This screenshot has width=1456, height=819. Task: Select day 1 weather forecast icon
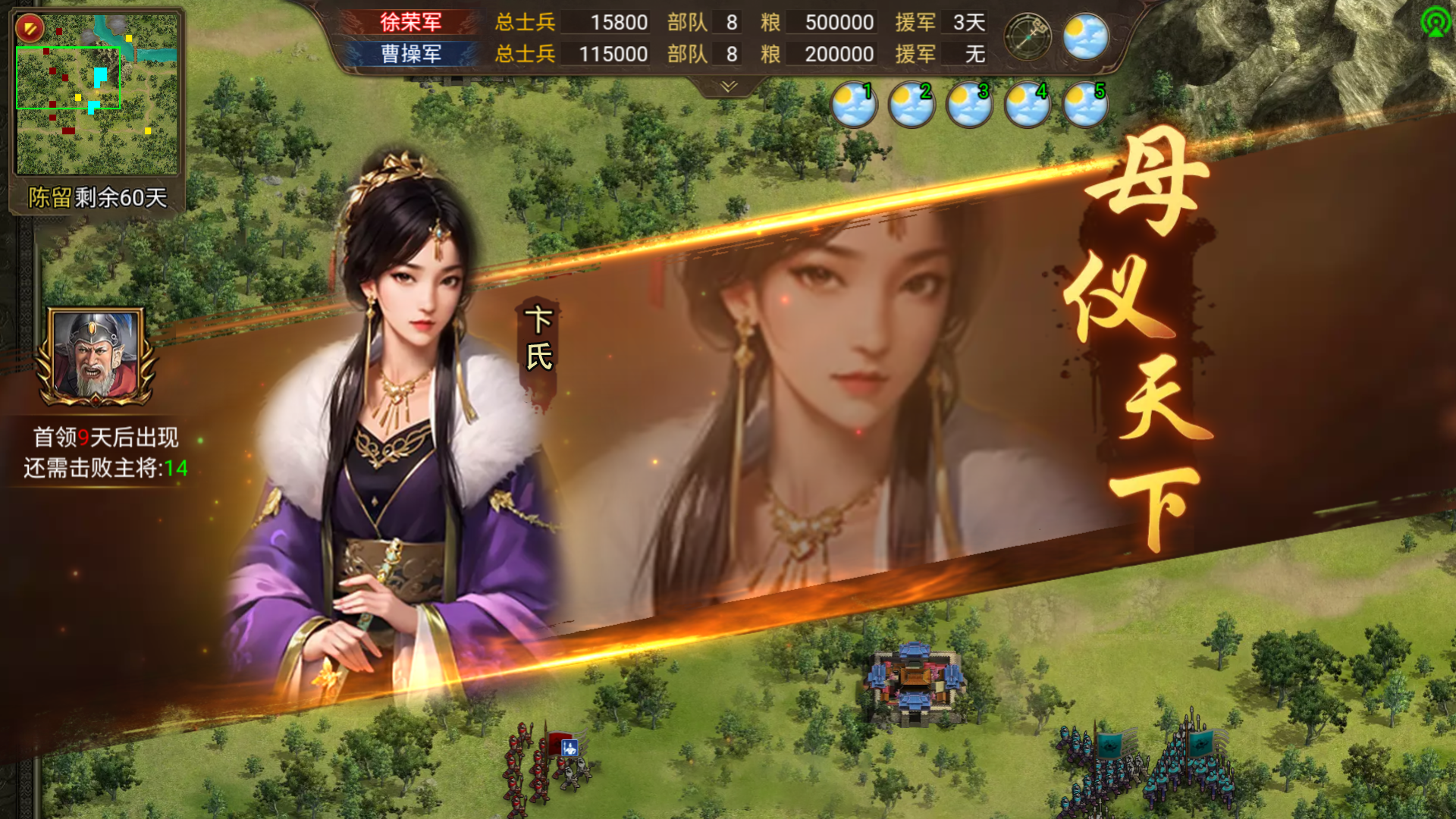pyautogui.click(x=854, y=105)
